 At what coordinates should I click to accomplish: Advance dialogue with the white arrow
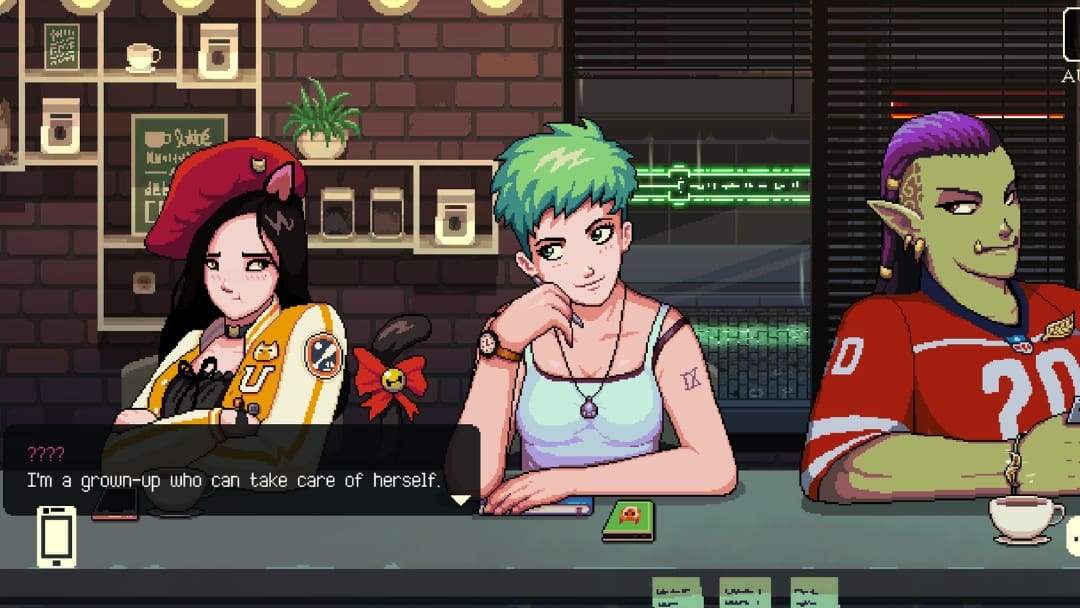click(x=460, y=499)
